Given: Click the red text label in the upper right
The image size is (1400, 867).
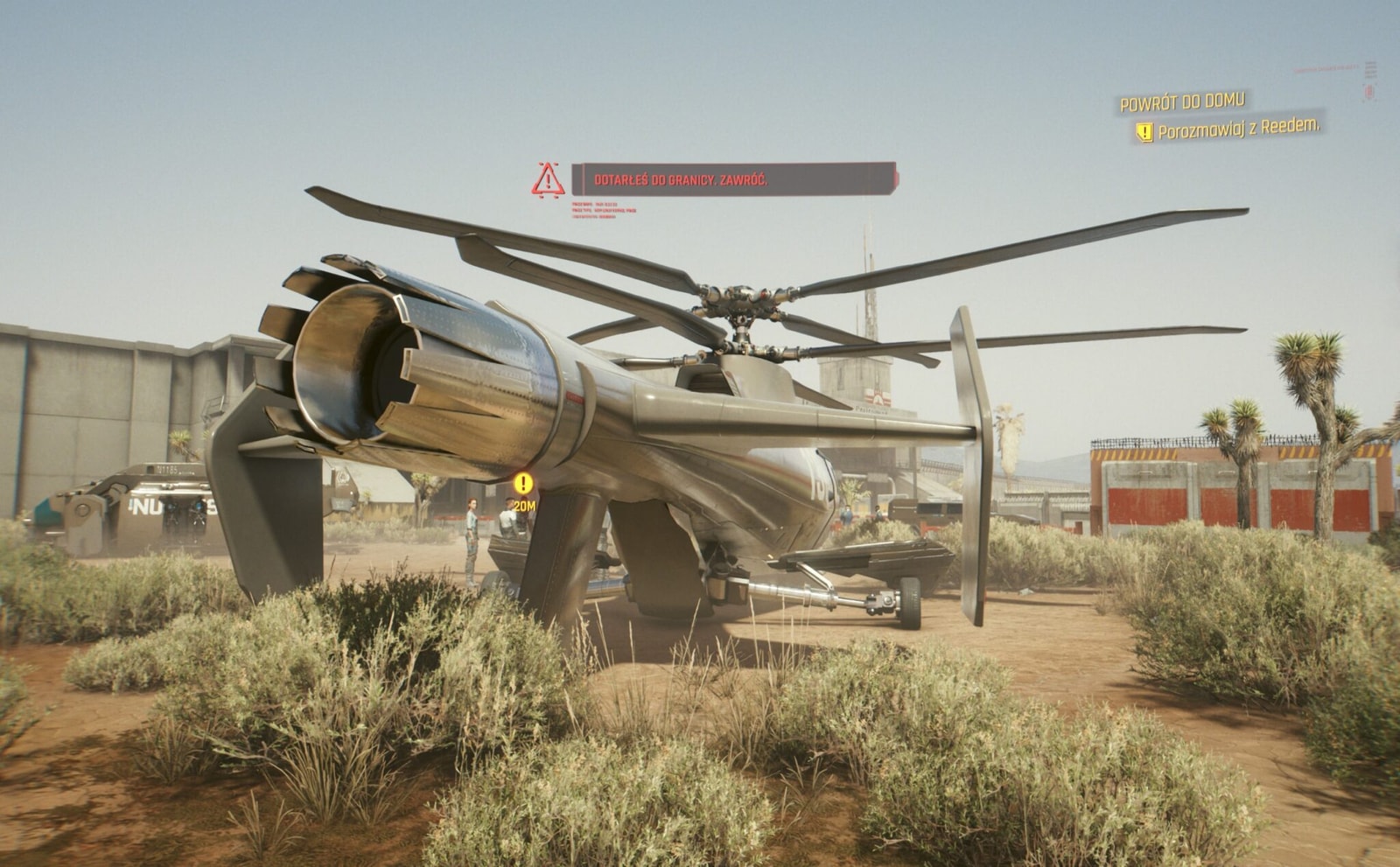Looking at the screenshot, I should tap(1326, 68).
